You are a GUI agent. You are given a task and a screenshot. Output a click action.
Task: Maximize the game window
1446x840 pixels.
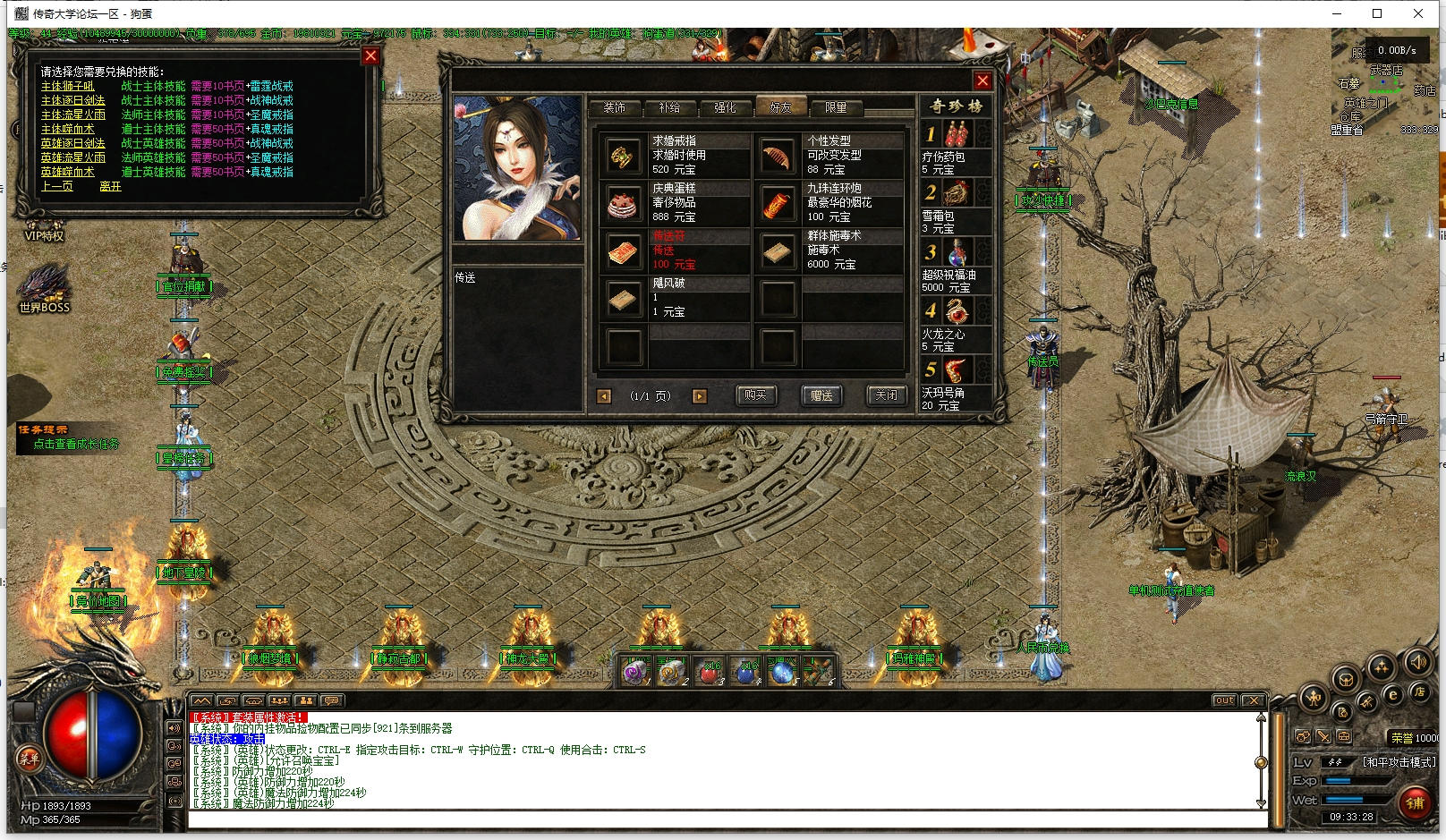coord(1377,13)
